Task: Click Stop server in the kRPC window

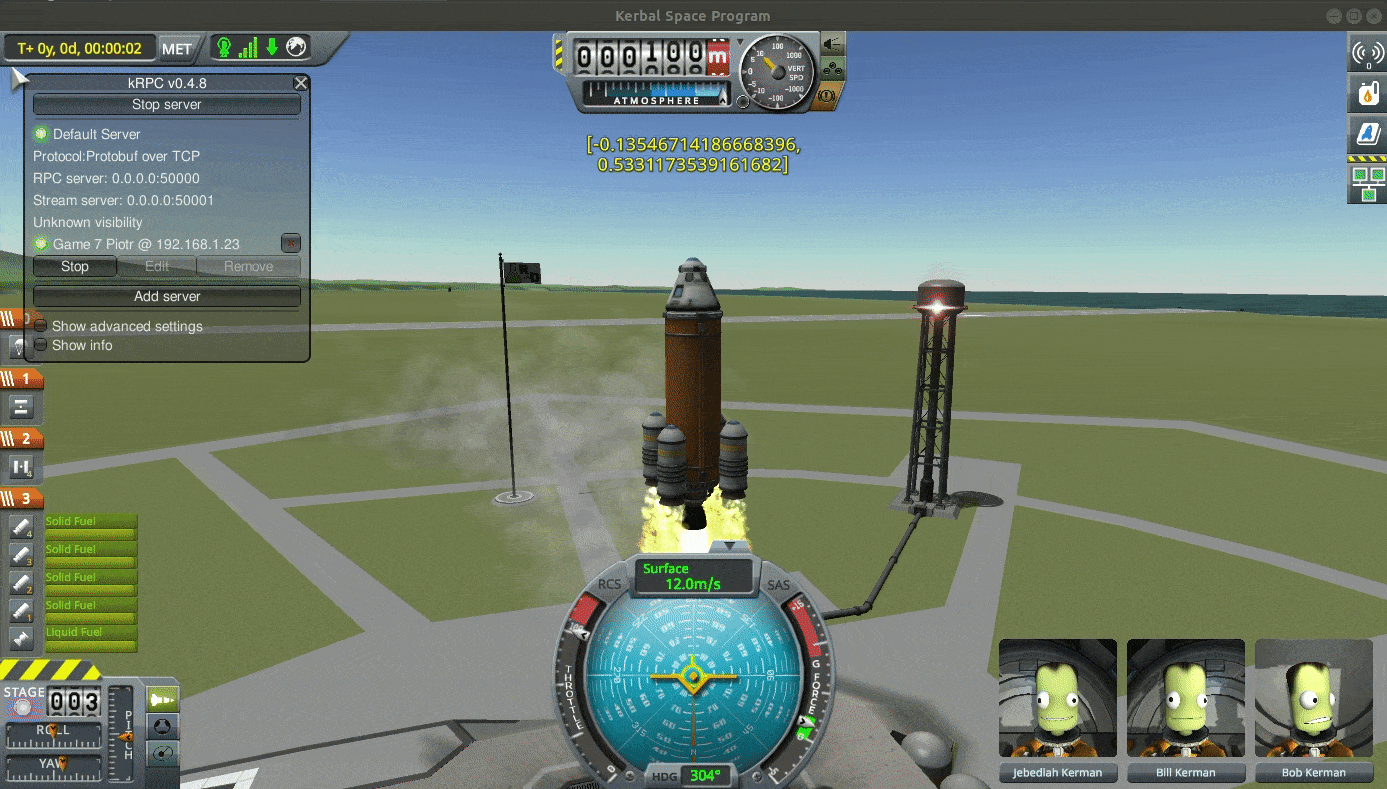Action: tap(167, 104)
